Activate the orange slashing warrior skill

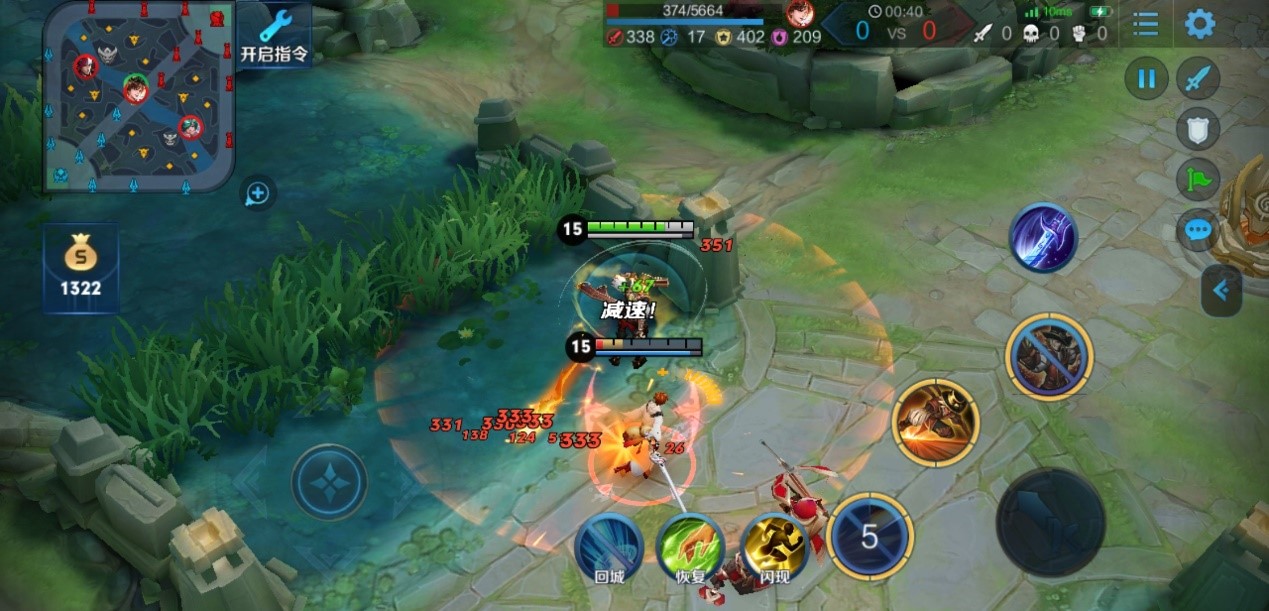click(935, 421)
